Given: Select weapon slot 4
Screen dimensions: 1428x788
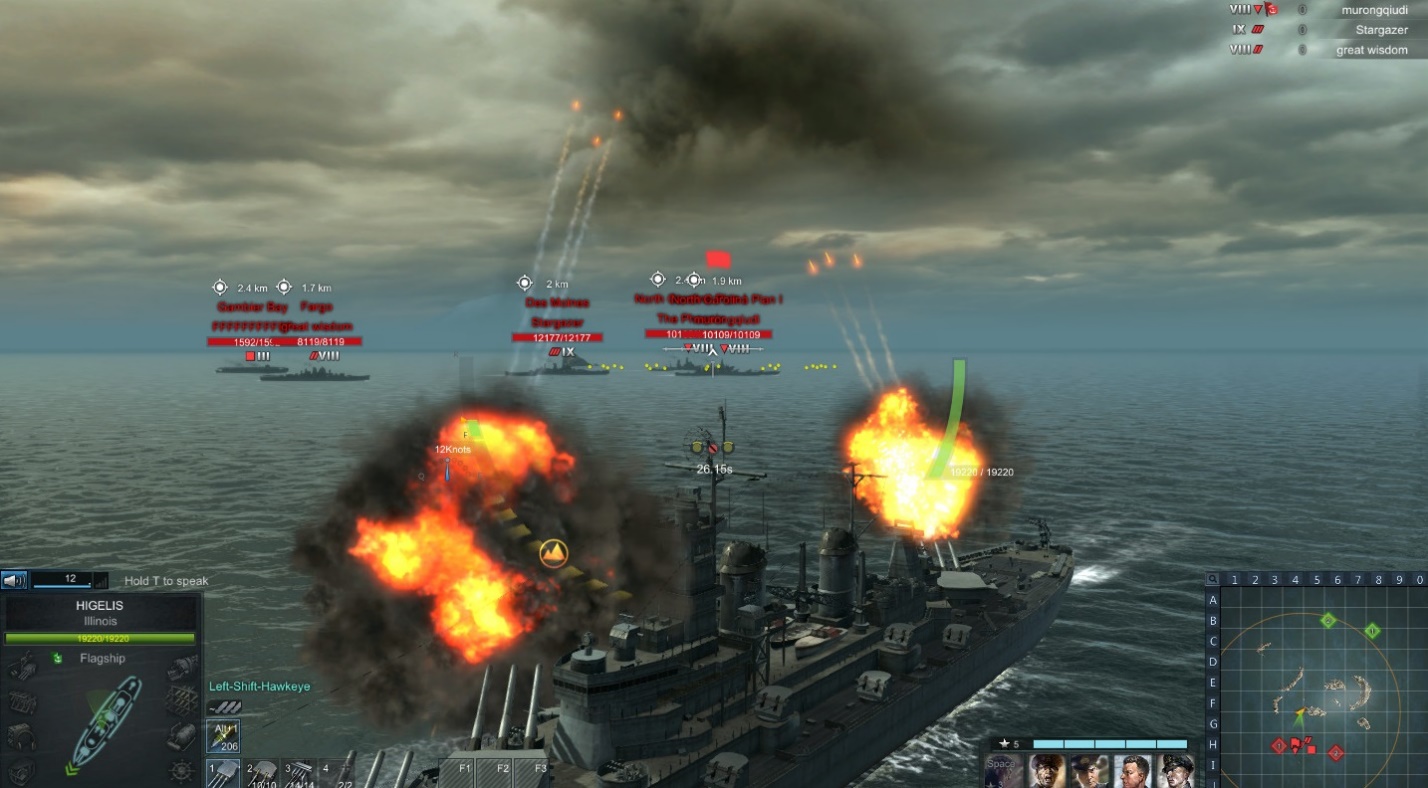Looking at the screenshot, I should (x=337, y=774).
